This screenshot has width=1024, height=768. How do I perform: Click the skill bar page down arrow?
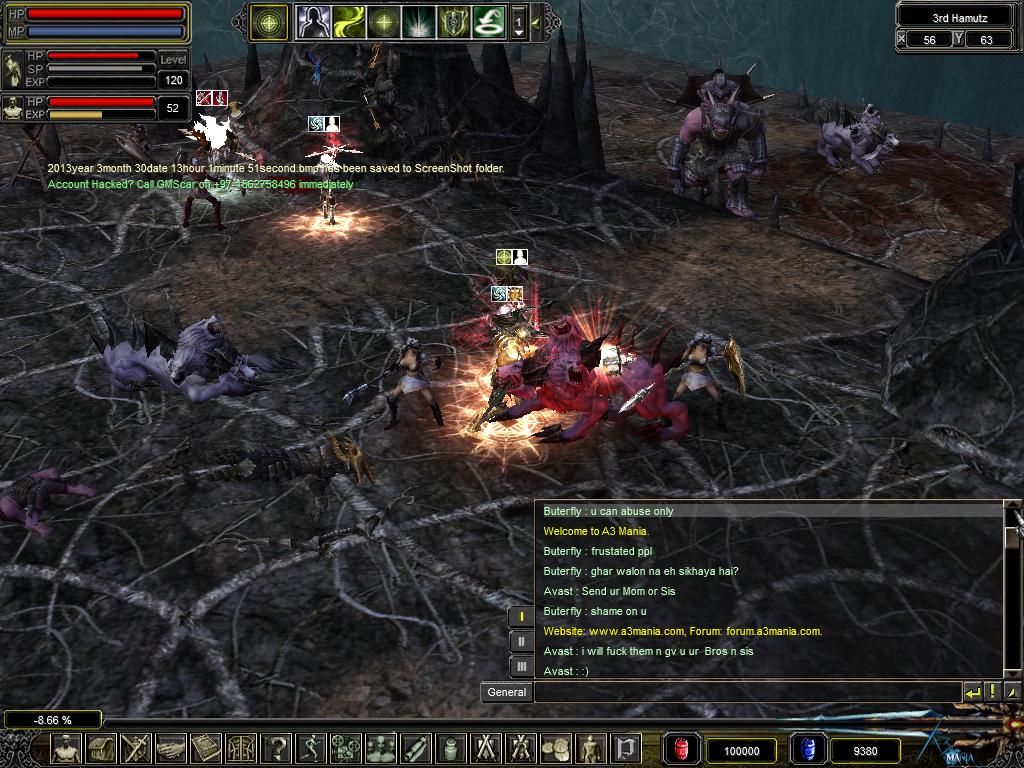[x=518, y=32]
